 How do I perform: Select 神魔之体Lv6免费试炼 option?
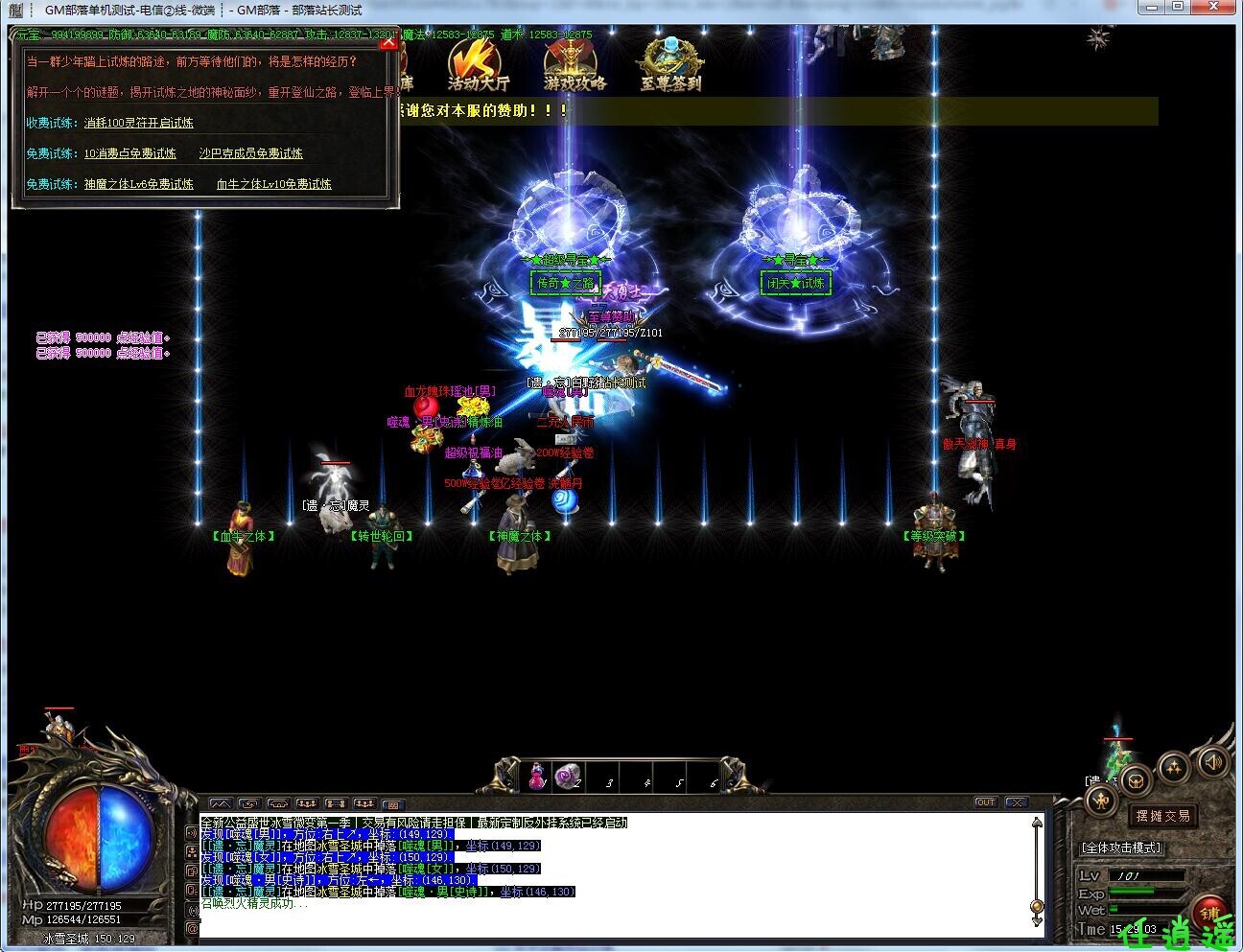point(138,184)
